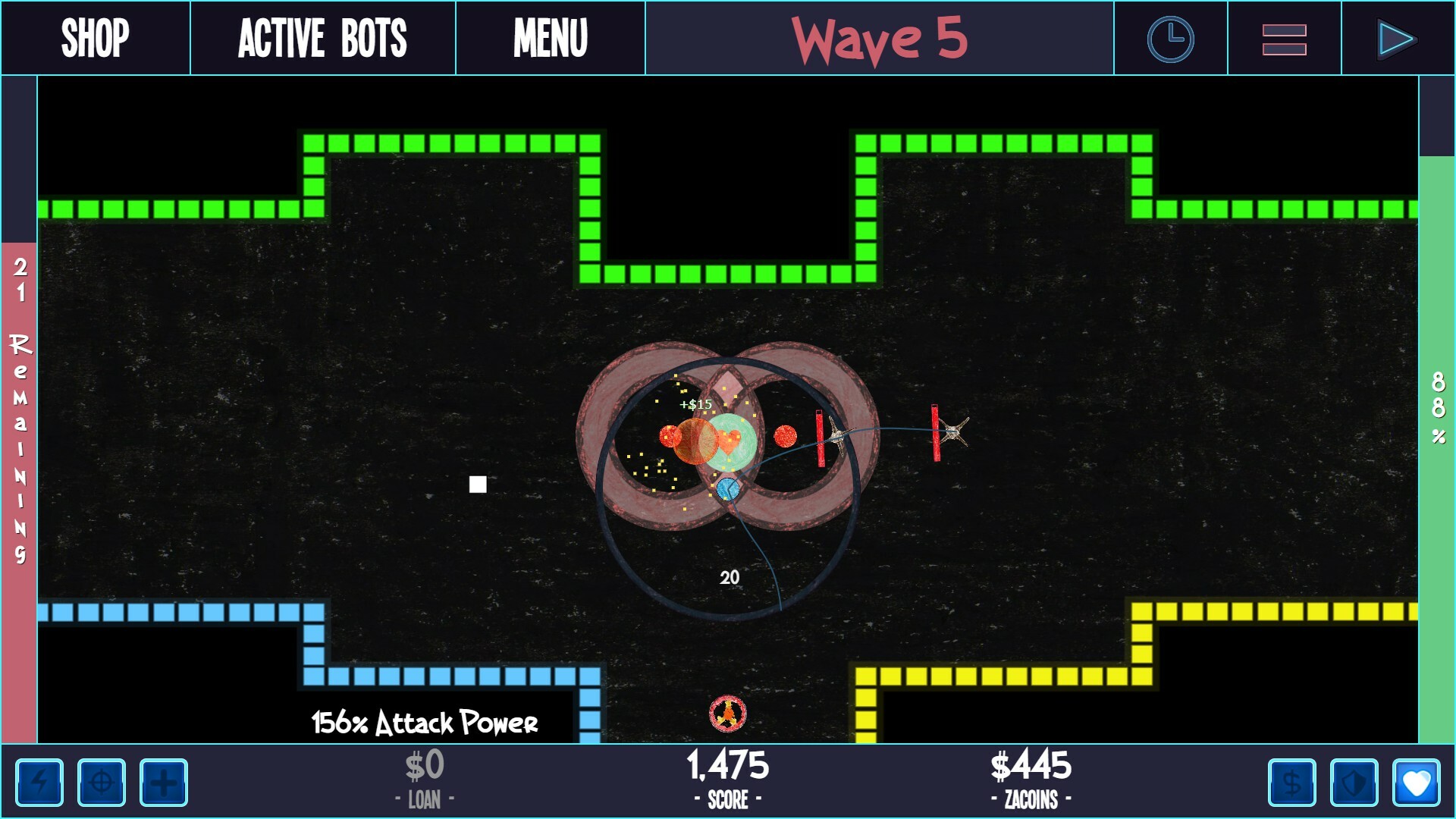Click the ACTIVE BOTS button
1456x819 pixels.
(x=323, y=37)
